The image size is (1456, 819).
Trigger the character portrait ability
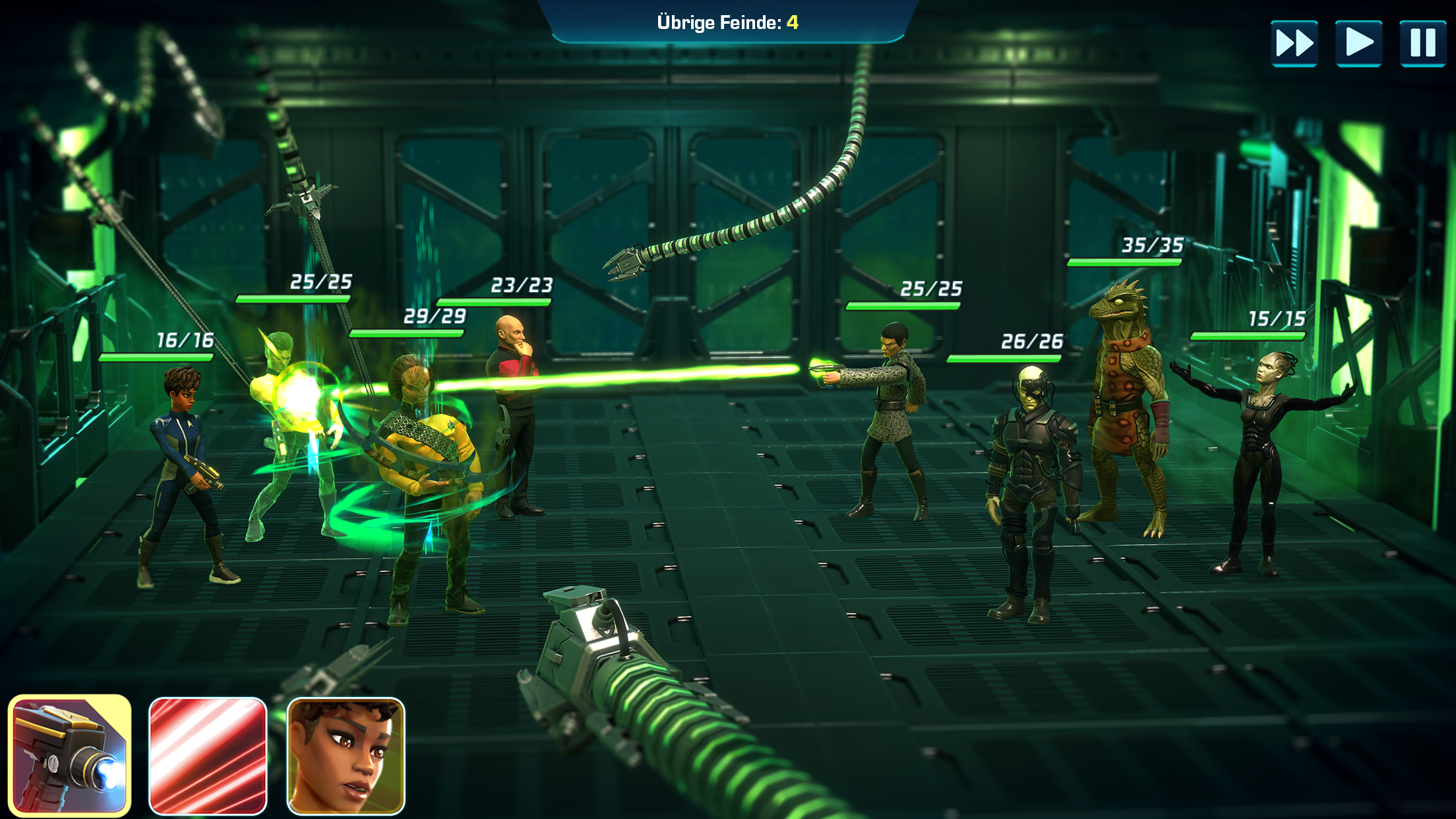[346, 756]
